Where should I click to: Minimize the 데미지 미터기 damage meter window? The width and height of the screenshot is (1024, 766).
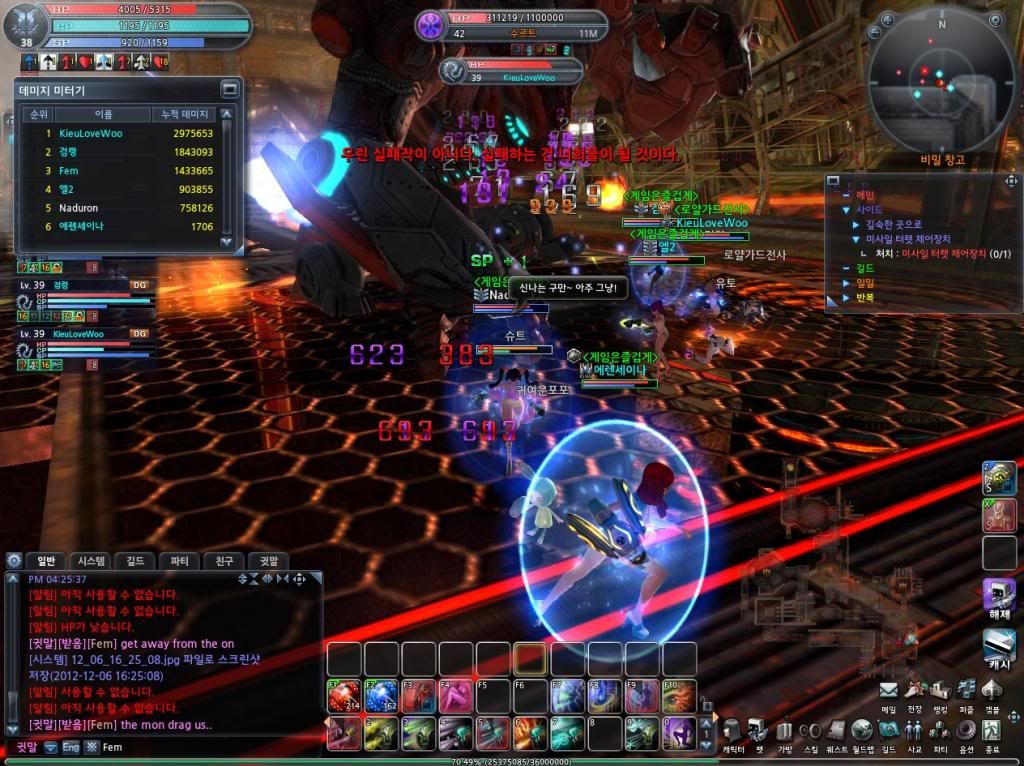pos(229,89)
